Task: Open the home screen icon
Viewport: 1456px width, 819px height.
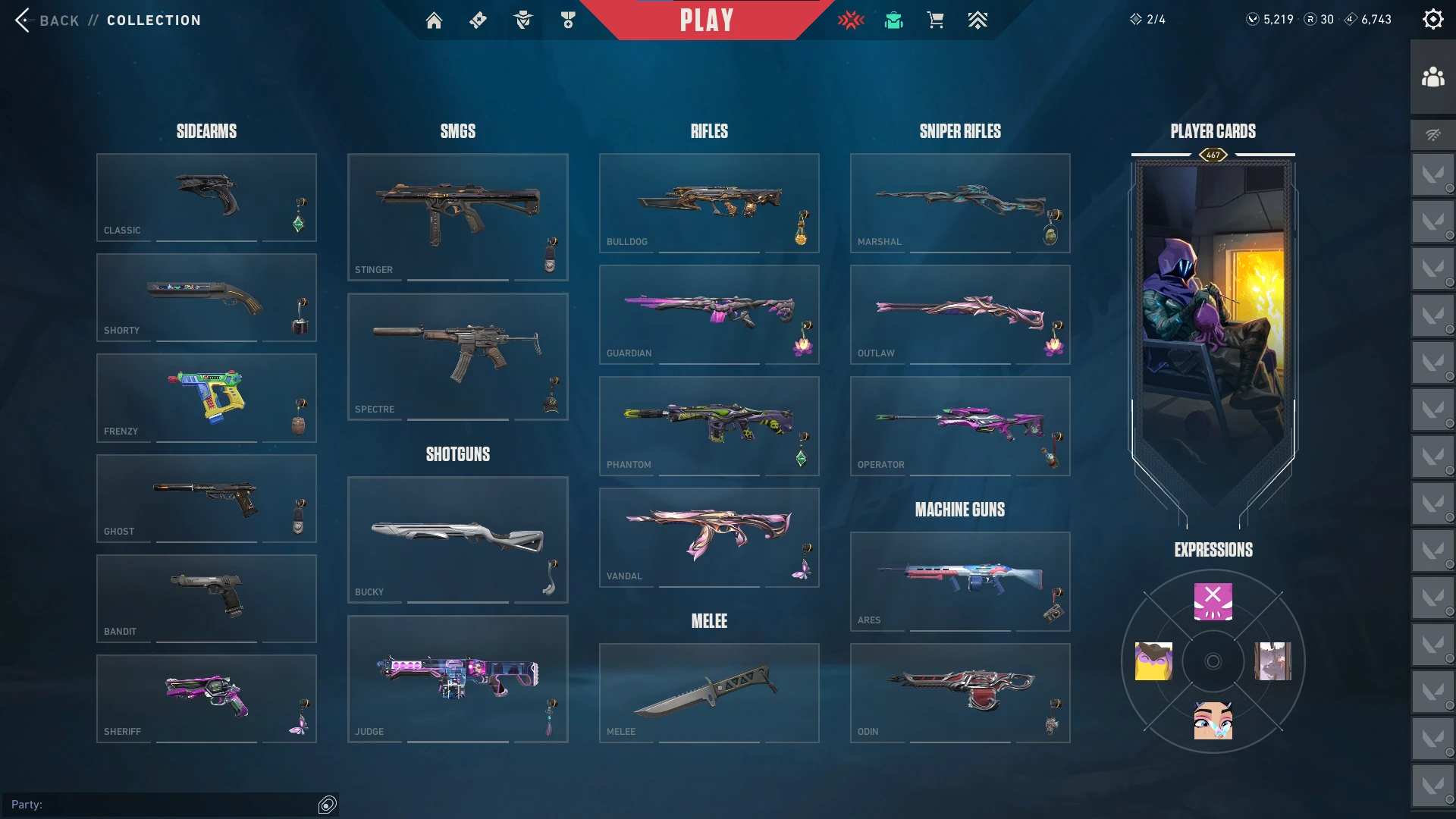Action: pos(434,20)
